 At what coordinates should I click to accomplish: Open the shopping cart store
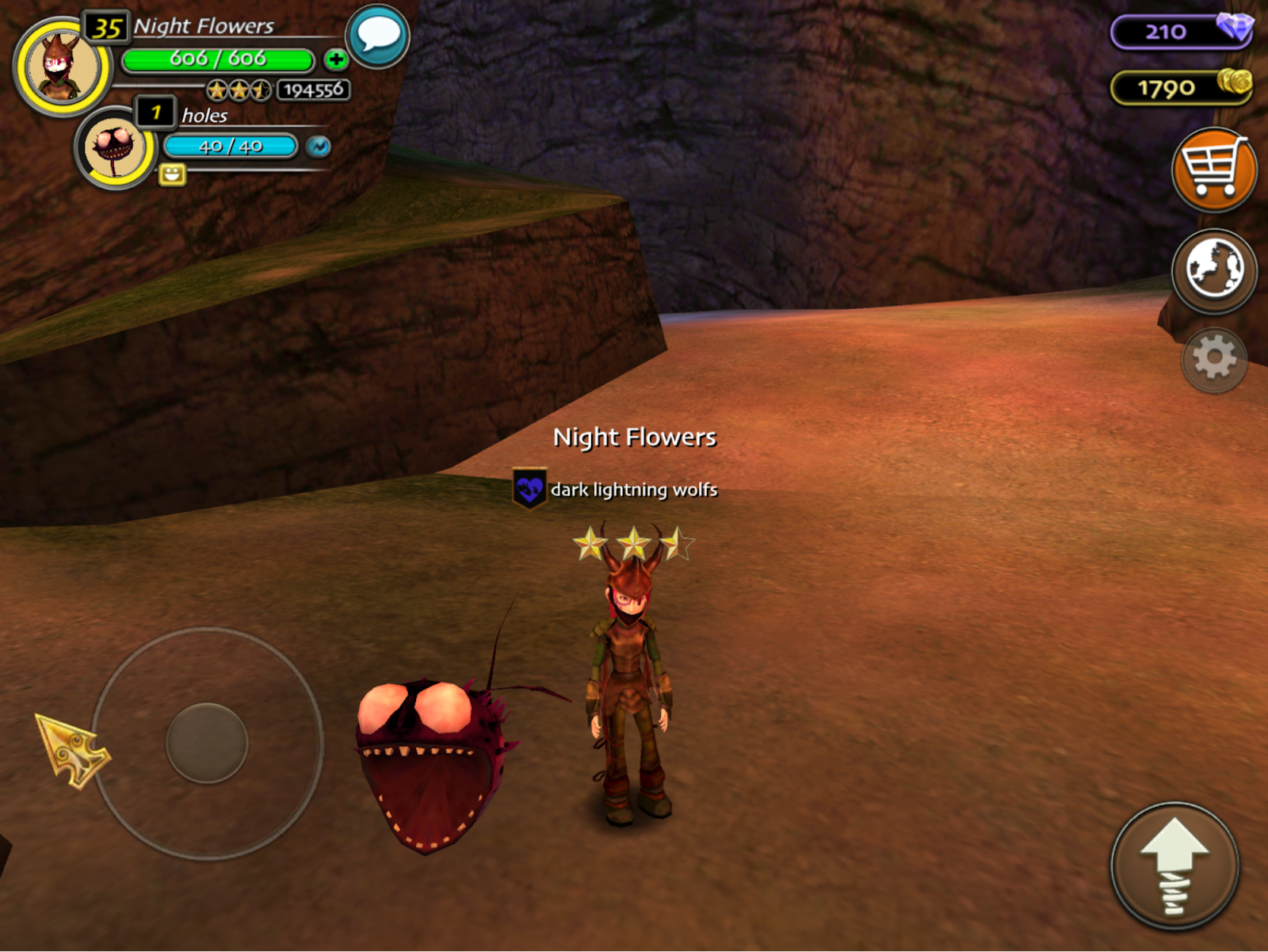pos(1213,170)
